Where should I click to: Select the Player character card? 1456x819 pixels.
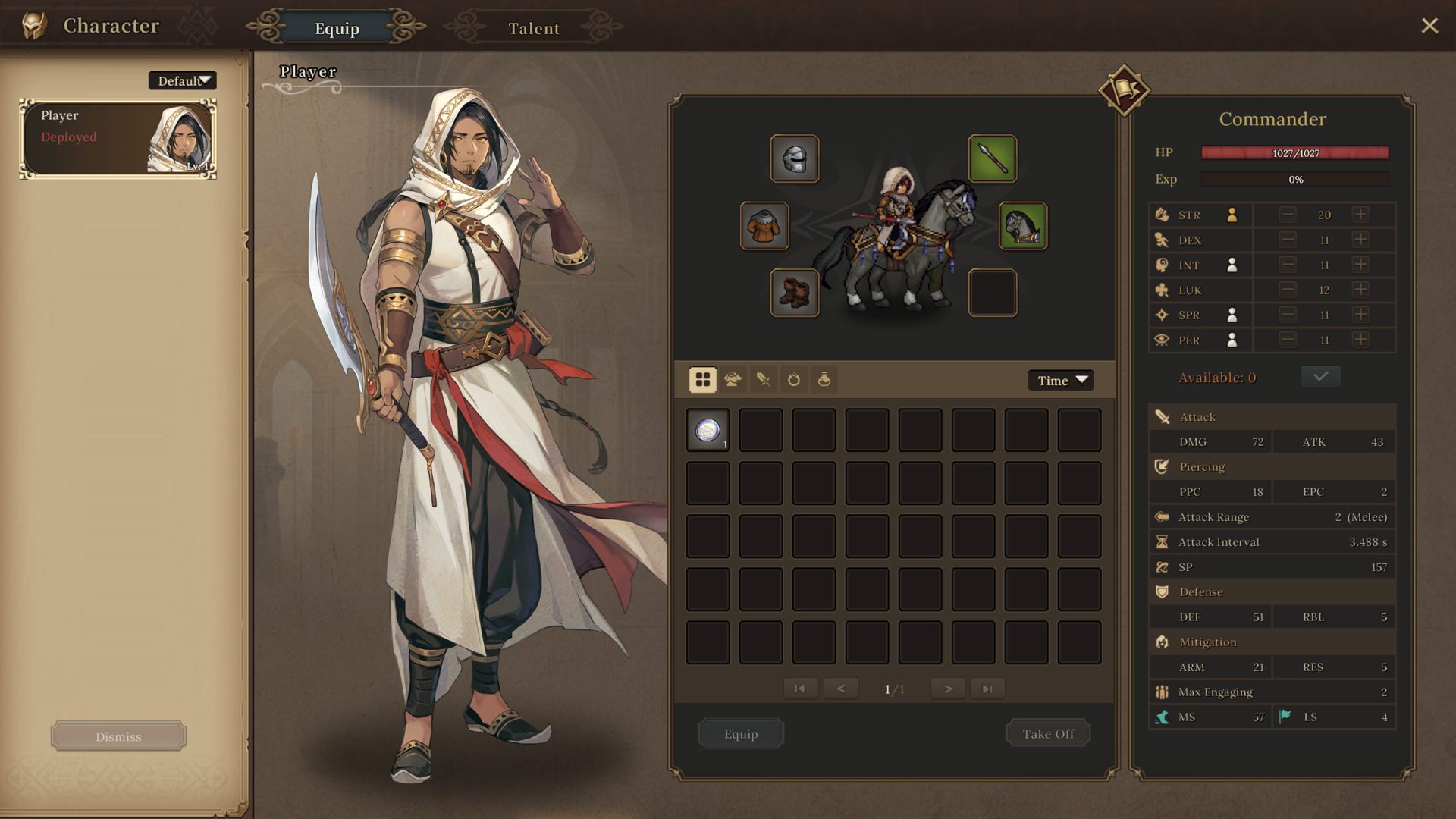tap(118, 139)
